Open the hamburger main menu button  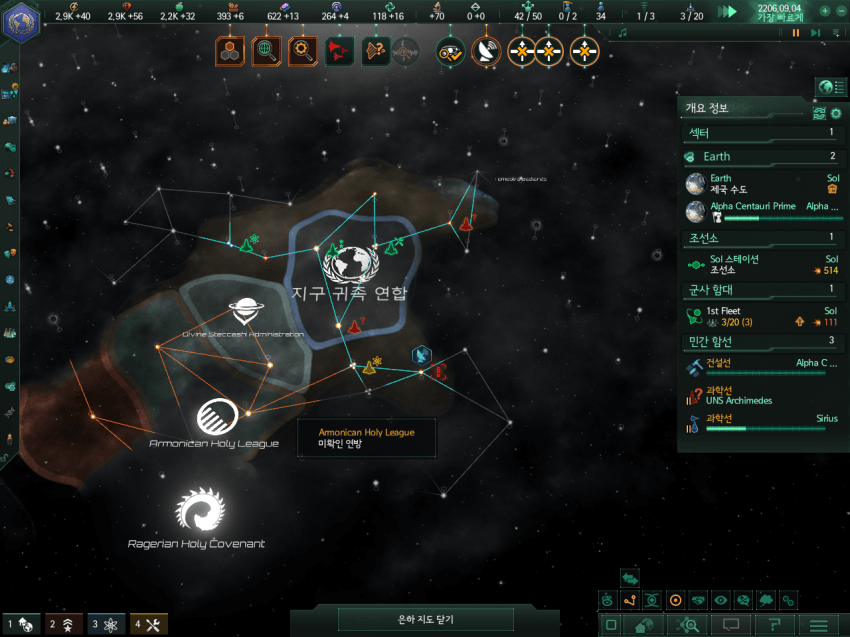[818, 625]
